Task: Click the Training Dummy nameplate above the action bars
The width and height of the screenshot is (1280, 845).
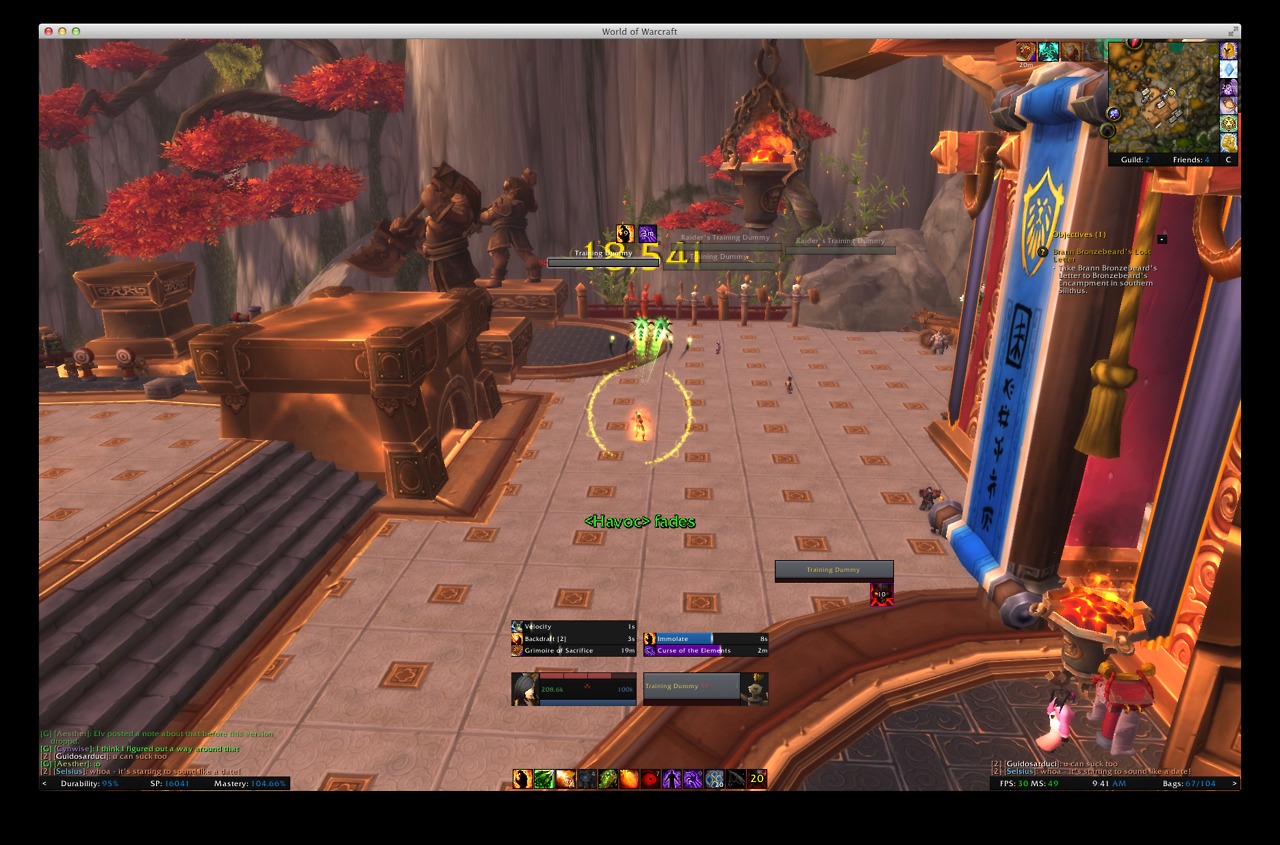Action: tap(834, 570)
